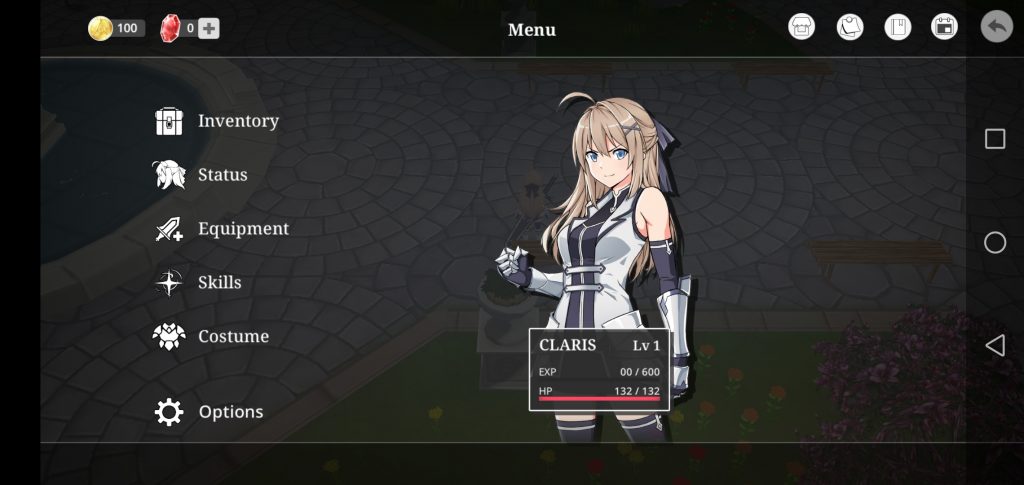Open the shop storefront icon

click(802, 27)
